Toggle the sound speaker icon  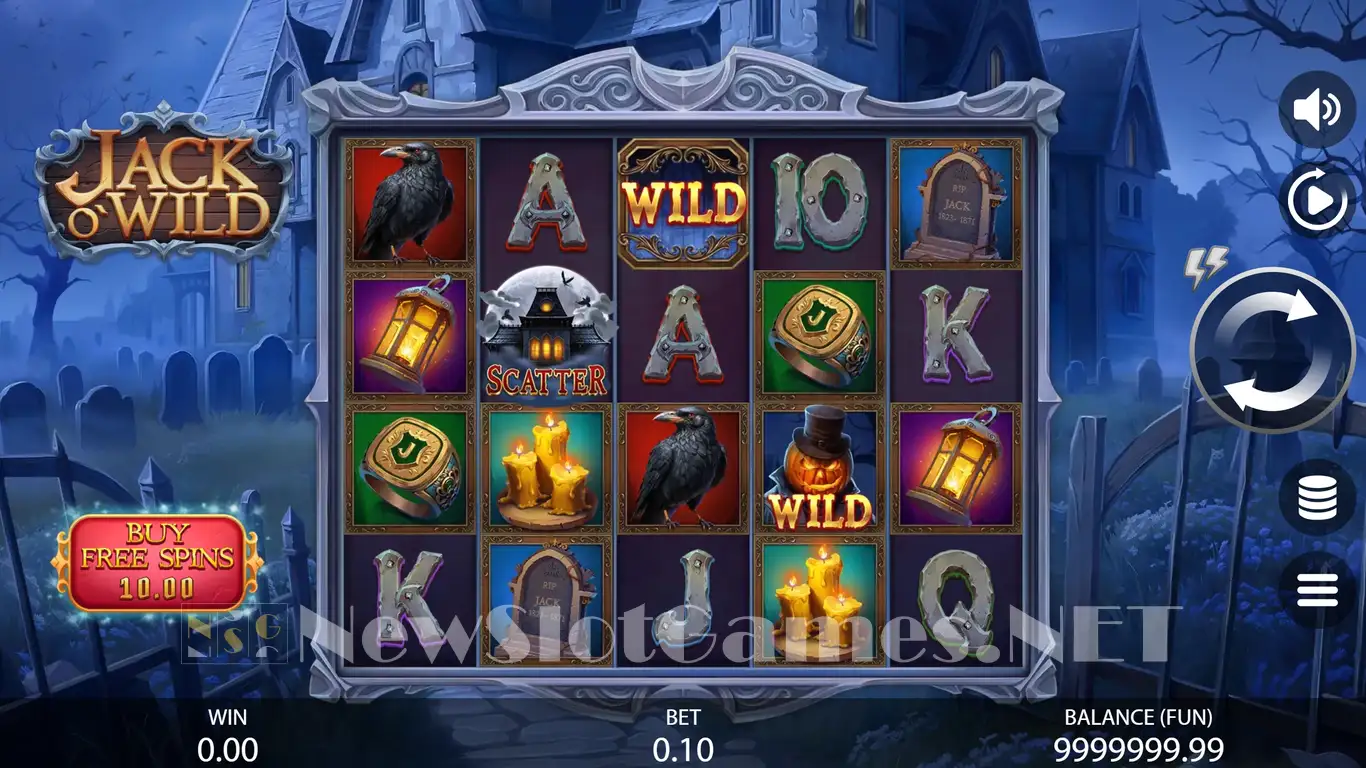pyautogui.click(x=1317, y=110)
